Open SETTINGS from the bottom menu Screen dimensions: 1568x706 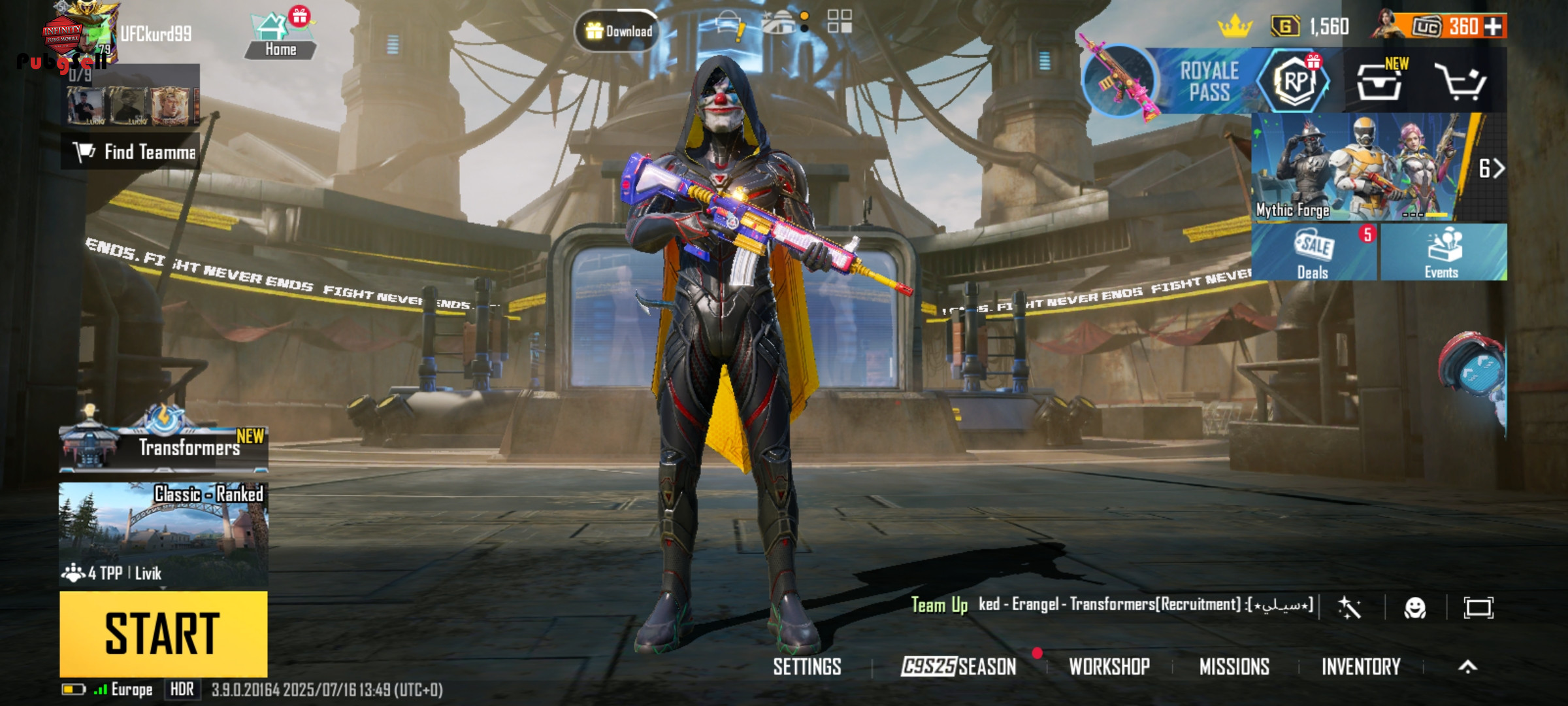pyautogui.click(x=807, y=667)
